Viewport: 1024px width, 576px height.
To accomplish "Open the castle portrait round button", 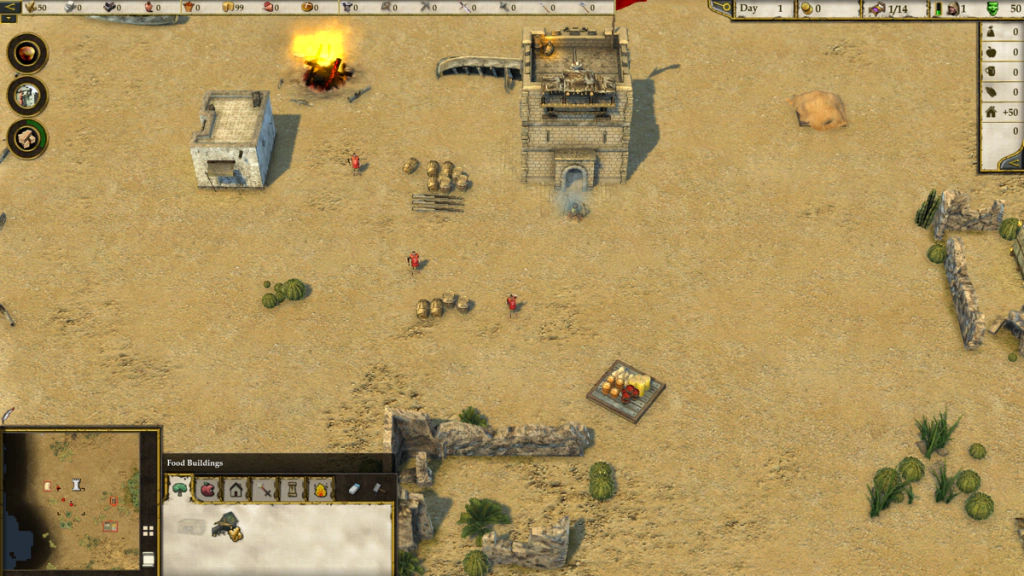I will [x=27, y=96].
